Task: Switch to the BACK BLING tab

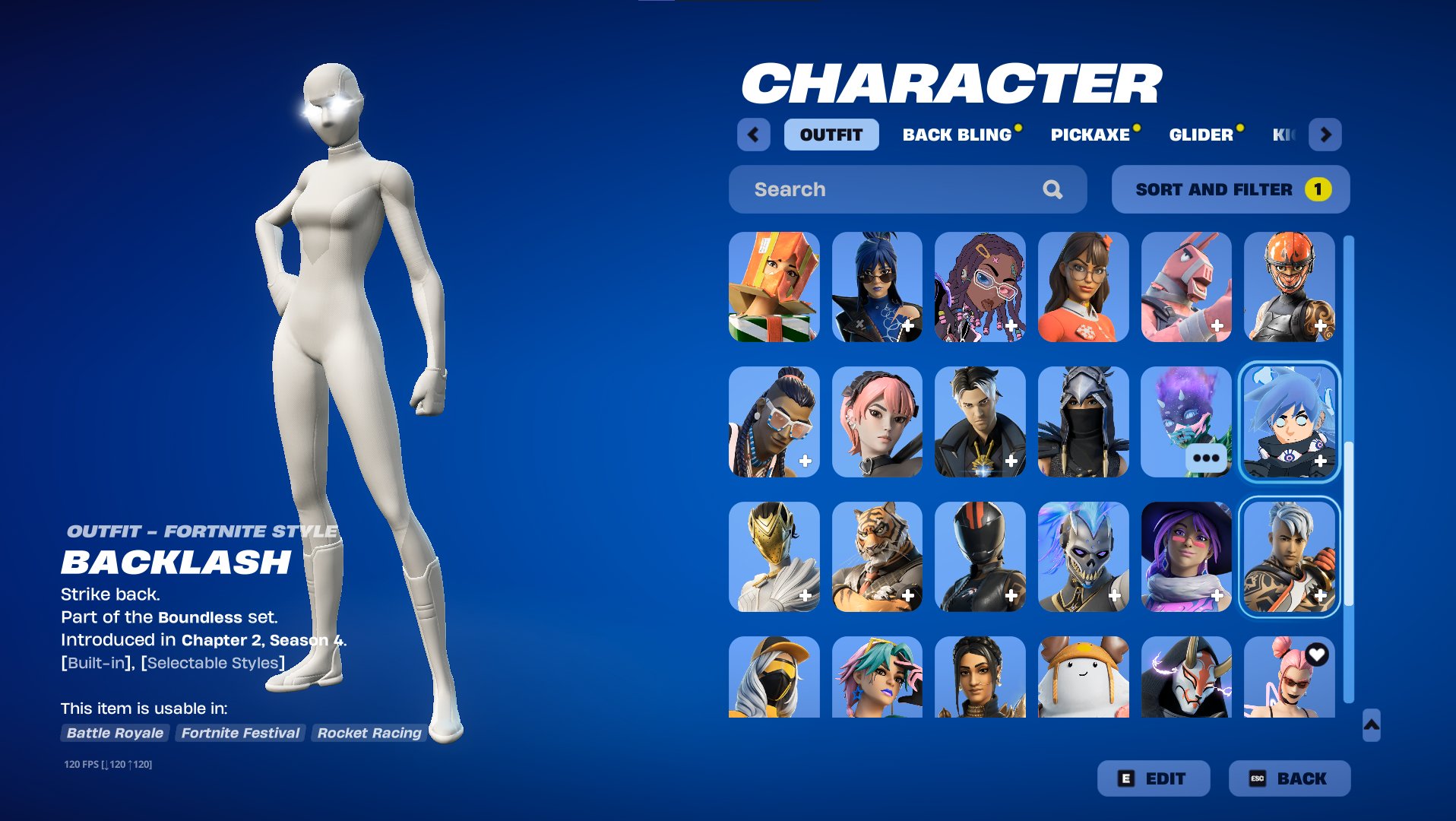Action: pos(957,135)
